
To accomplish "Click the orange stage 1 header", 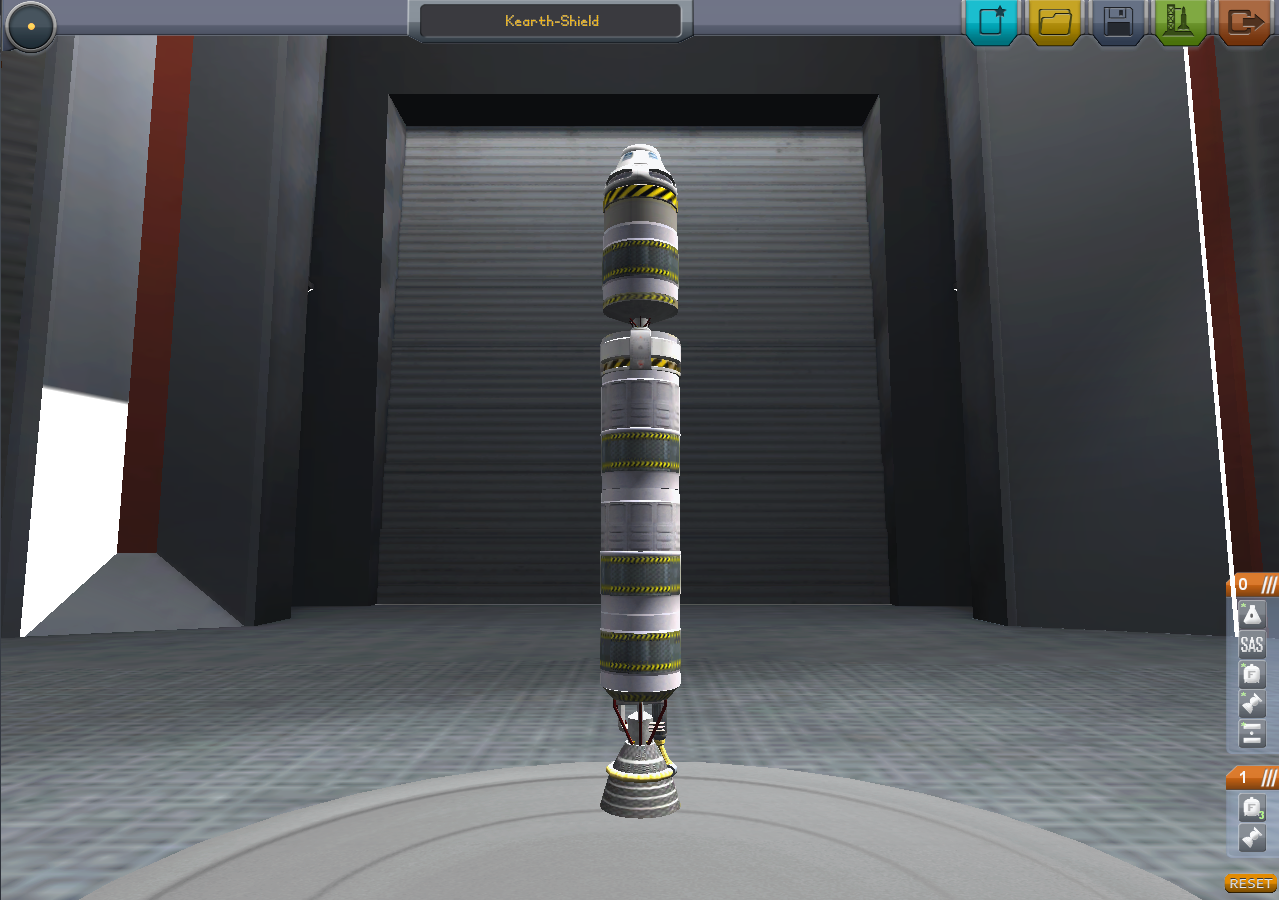I will tap(1253, 777).
